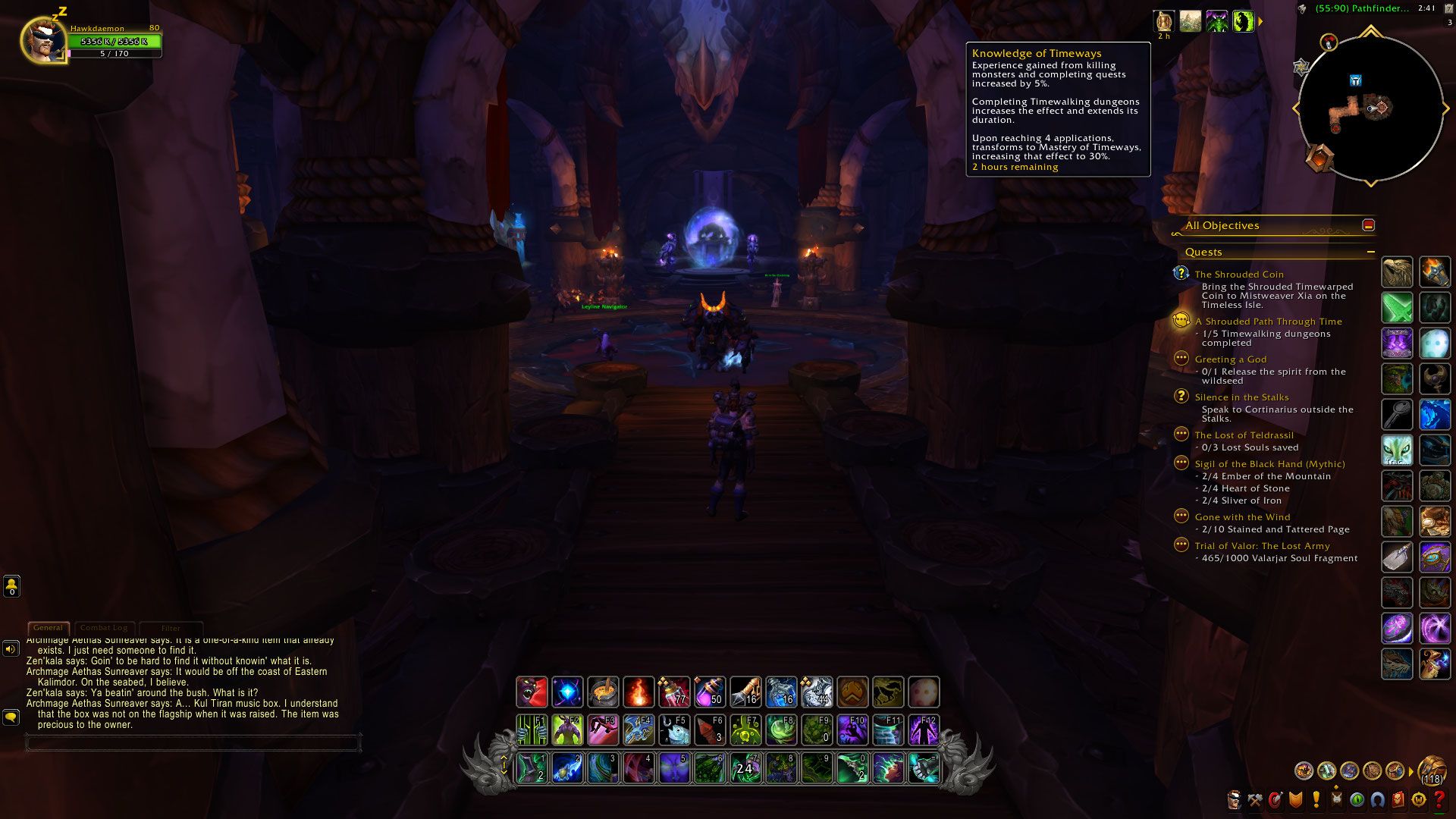
Task: Activate the F5 fish action slot
Action: [x=674, y=730]
